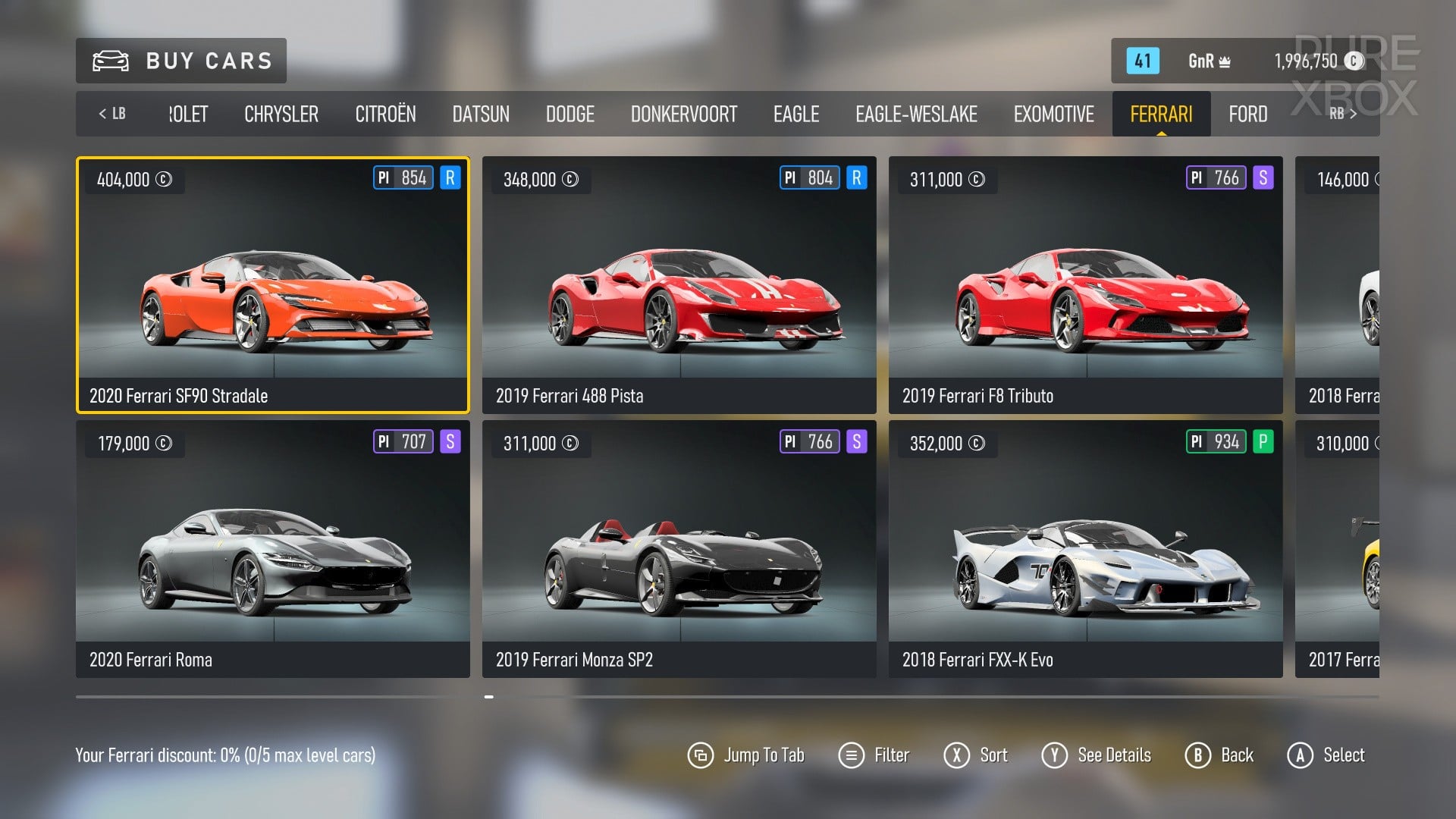Screen dimensions: 1456x819
Task: Click the Sort X button icon
Action: point(958,755)
